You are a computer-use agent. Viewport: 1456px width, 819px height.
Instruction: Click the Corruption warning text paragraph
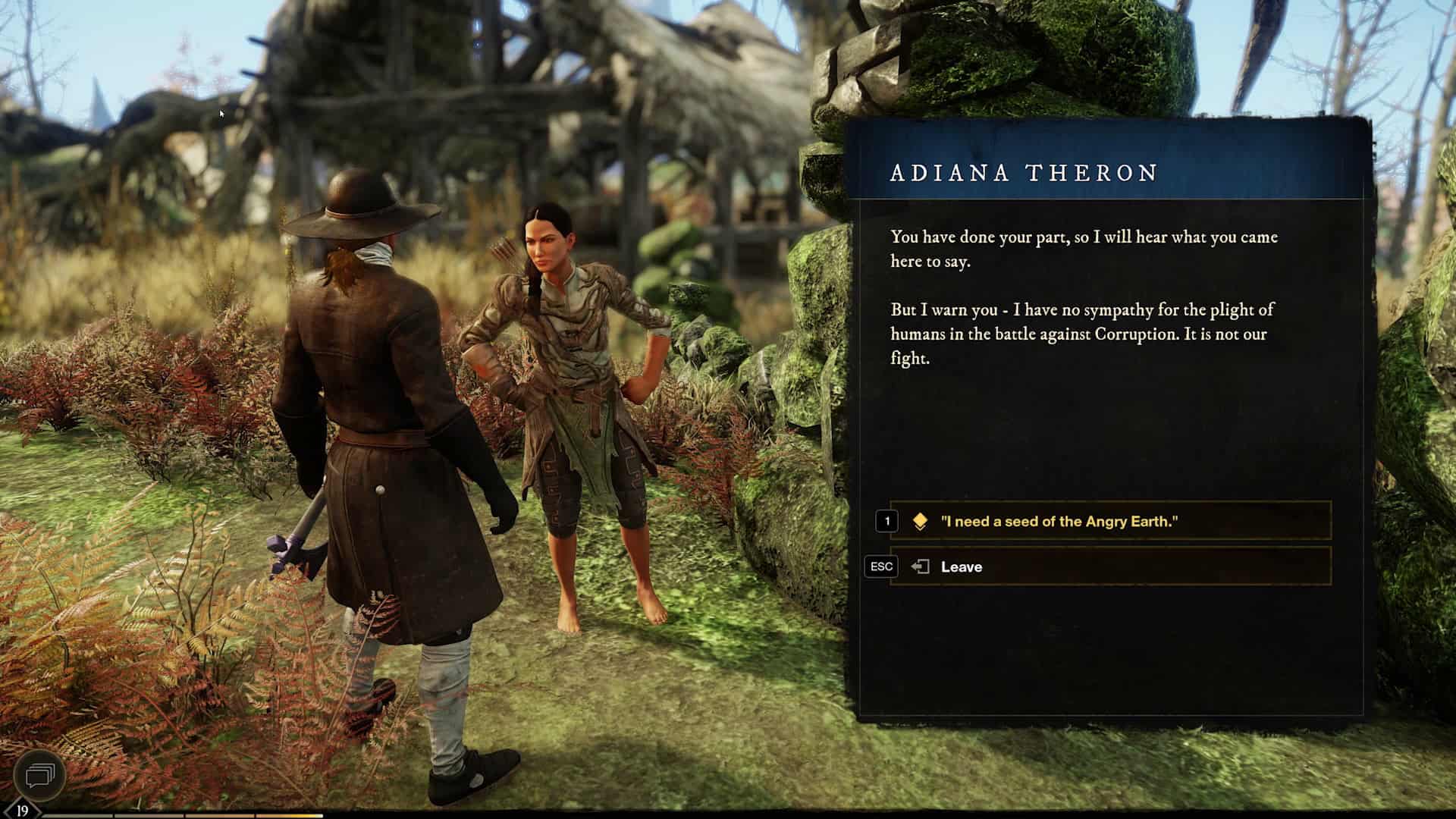point(1077,334)
